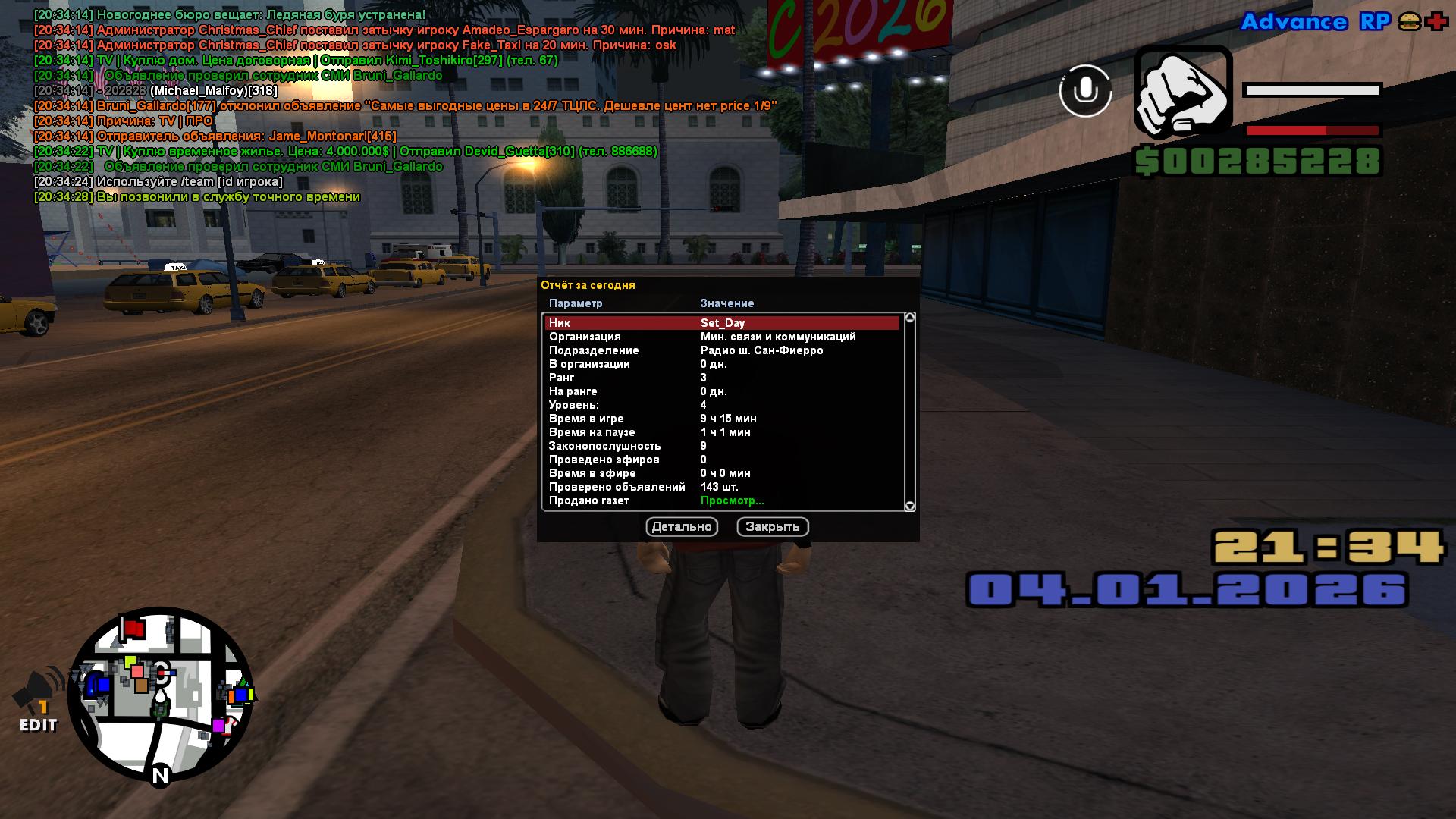Close the report with Закрыть
1456x819 pixels.
pyautogui.click(x=772, y=527)
